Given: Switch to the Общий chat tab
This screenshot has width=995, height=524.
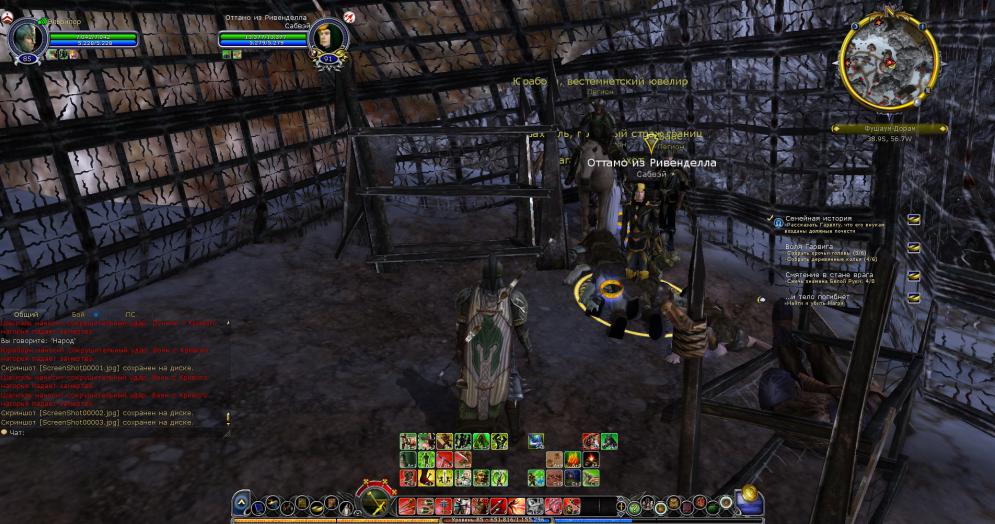Looking at the screenshot, I should (x=26, y=314).
